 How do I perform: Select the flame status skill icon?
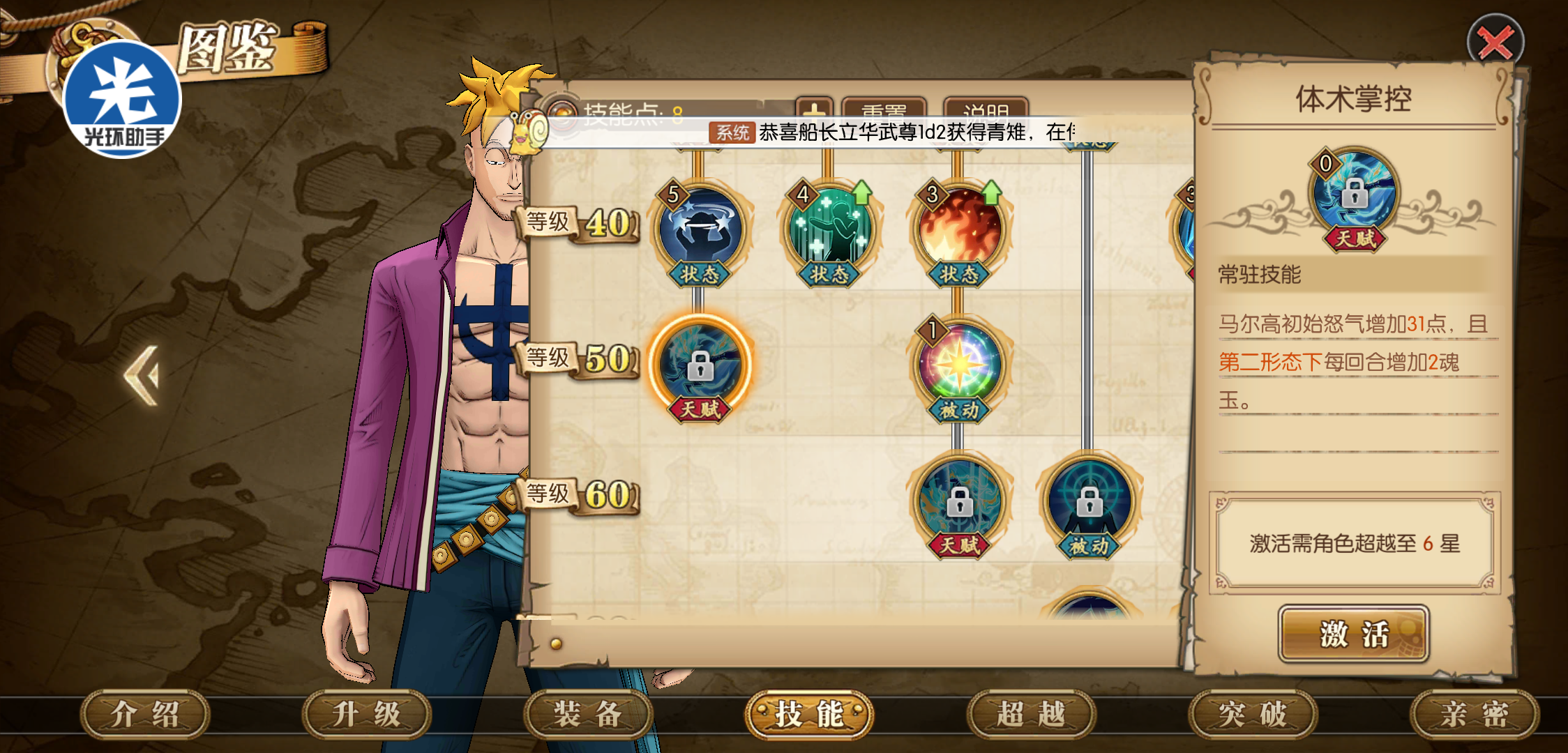pyautogui.click(x=959, y=230)
